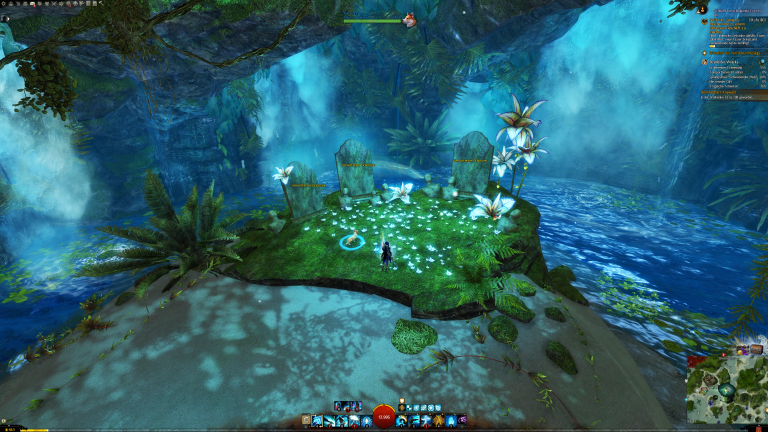The width and height of the screenshot is (768, 432).
Task: Trigger the purple skill at the bar's end
Action: coord(461,422)
